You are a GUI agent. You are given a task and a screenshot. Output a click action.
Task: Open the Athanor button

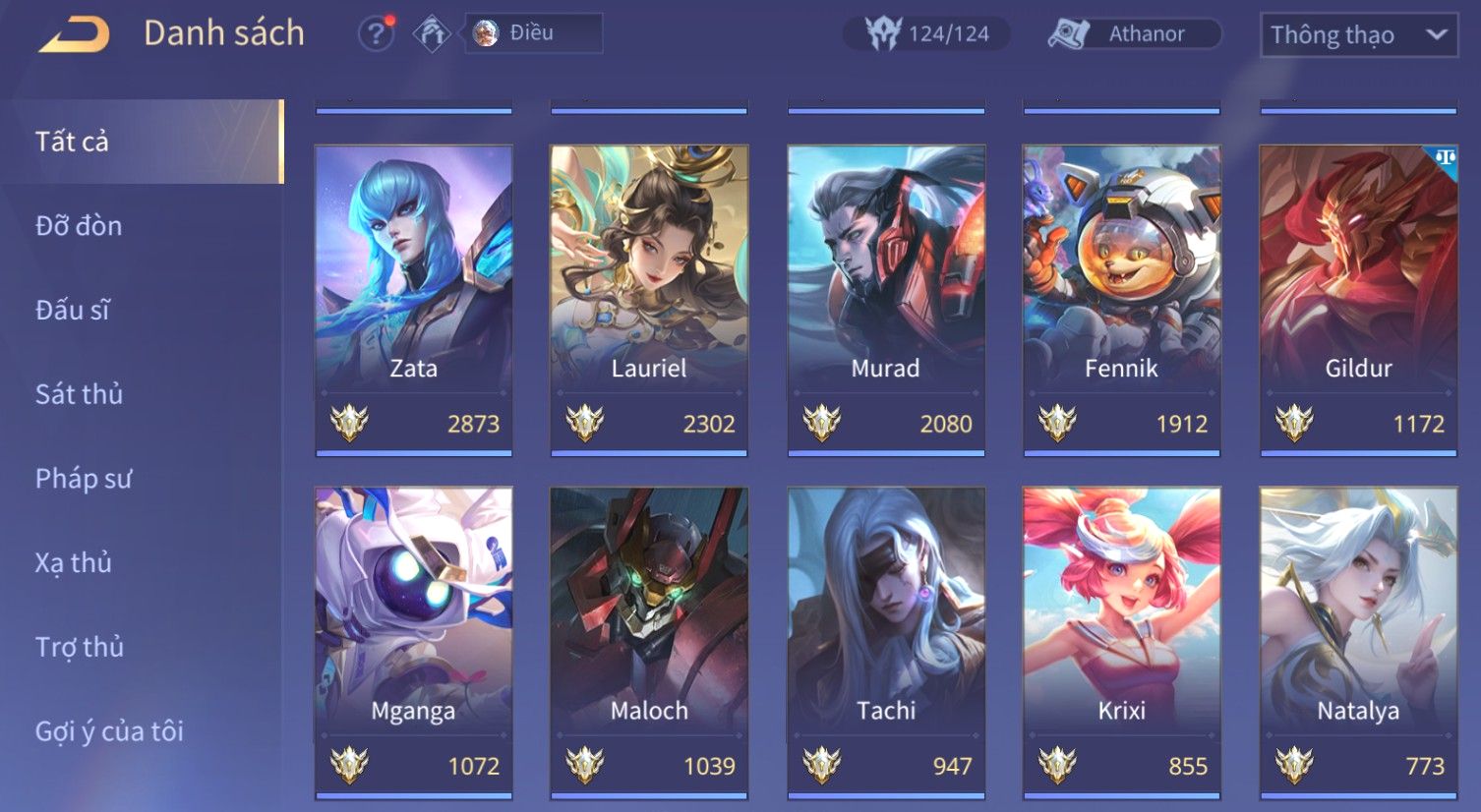[x=1134, y=34]
